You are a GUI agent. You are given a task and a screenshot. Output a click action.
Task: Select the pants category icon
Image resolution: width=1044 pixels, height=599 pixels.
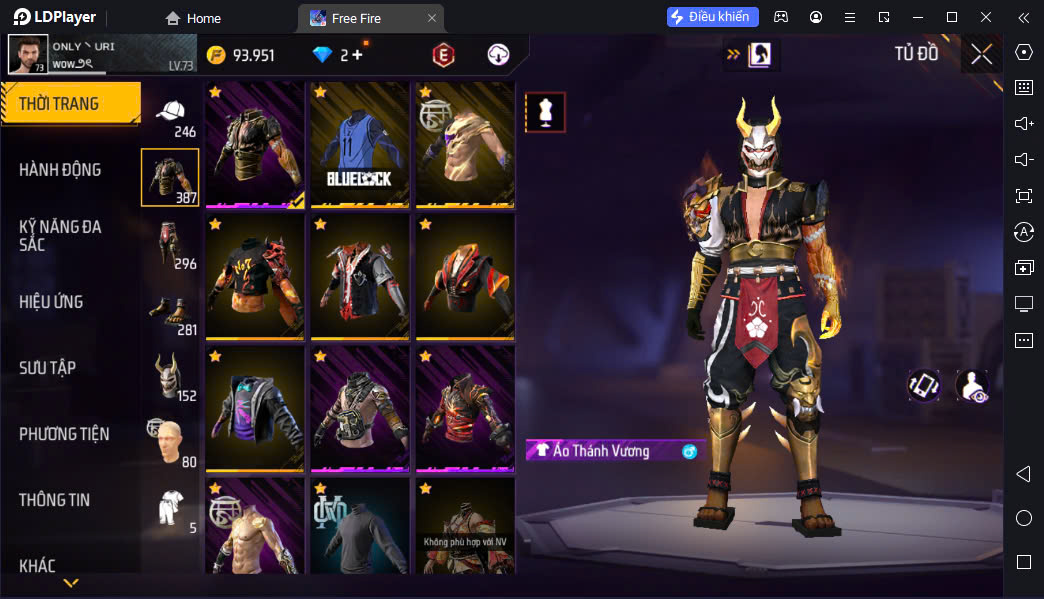tap(171, 244)
